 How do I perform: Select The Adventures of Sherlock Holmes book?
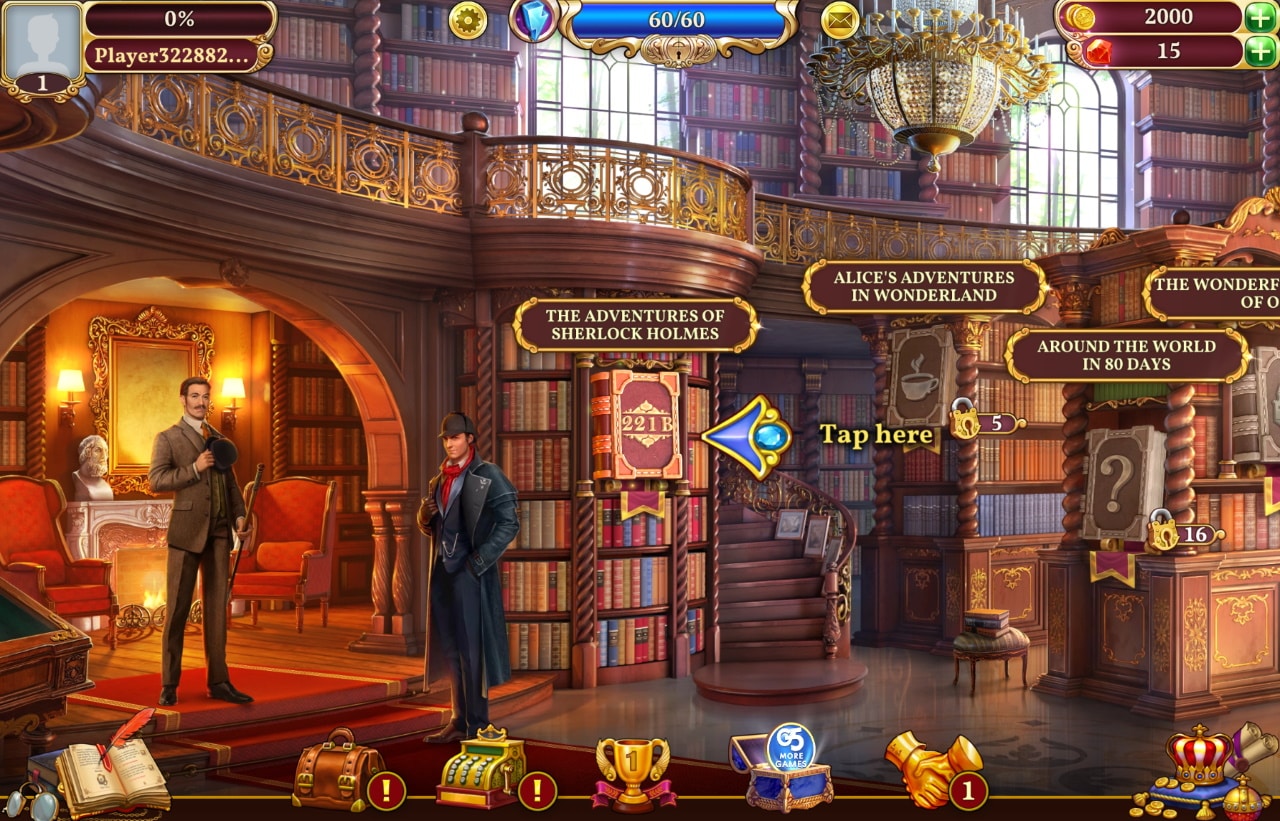(634, 324)
